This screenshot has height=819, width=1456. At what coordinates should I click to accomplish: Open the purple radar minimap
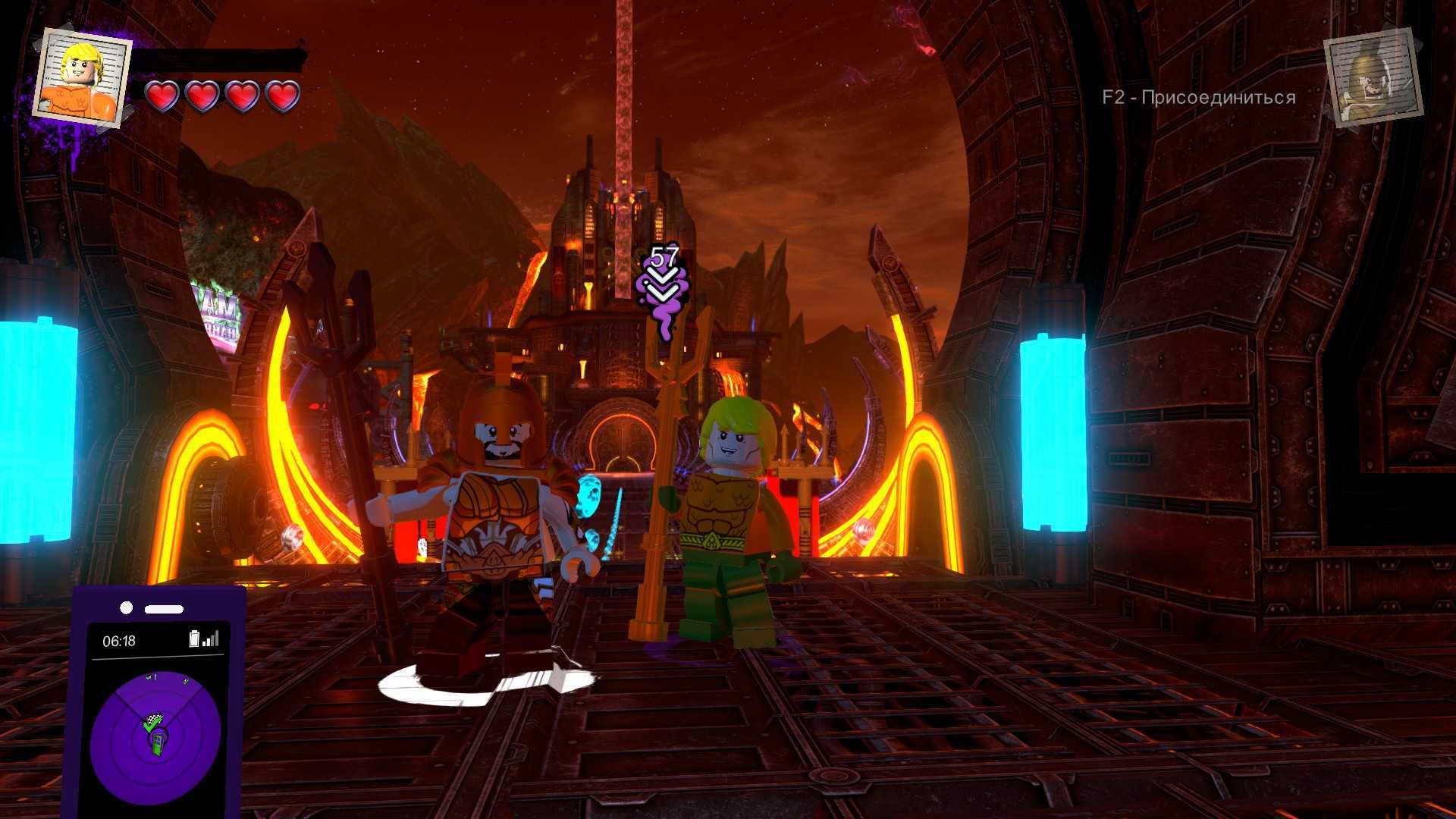coord(155,736)
